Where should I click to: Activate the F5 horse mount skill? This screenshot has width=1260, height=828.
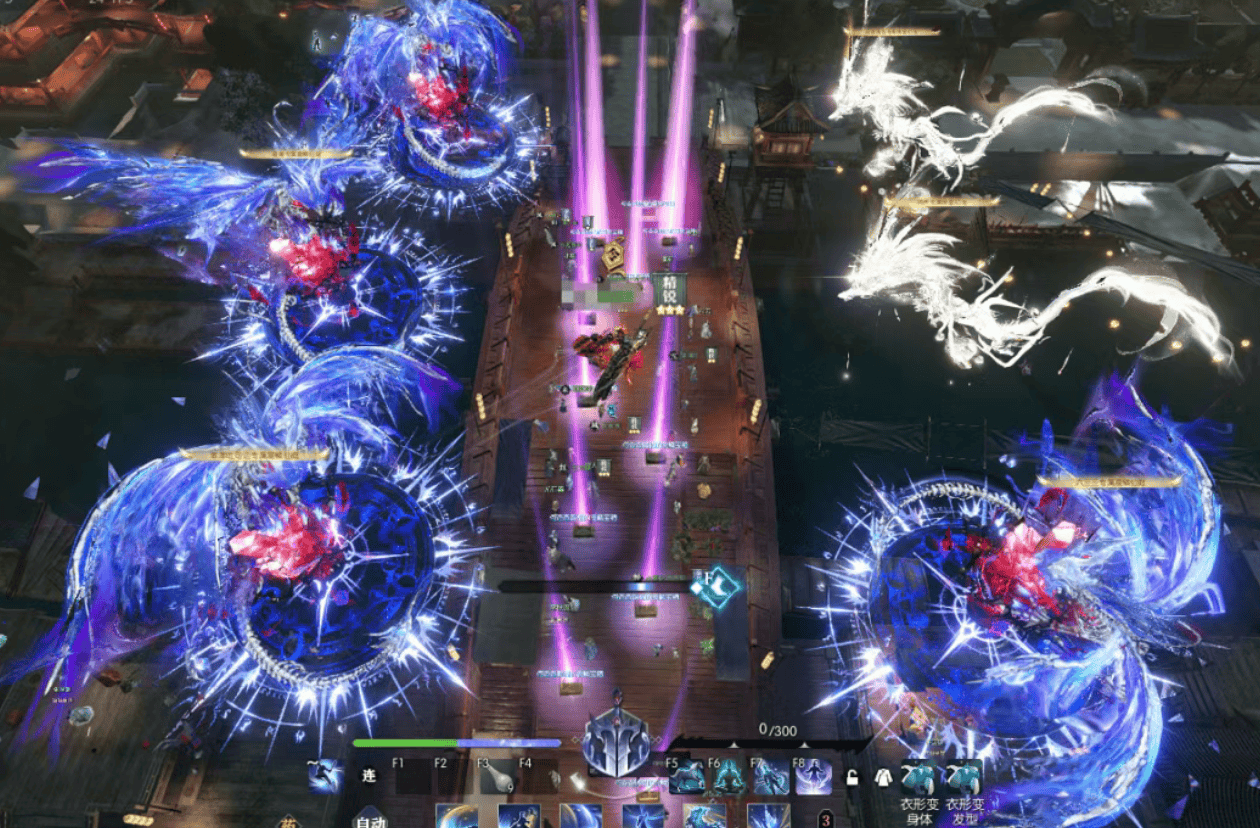687,778
